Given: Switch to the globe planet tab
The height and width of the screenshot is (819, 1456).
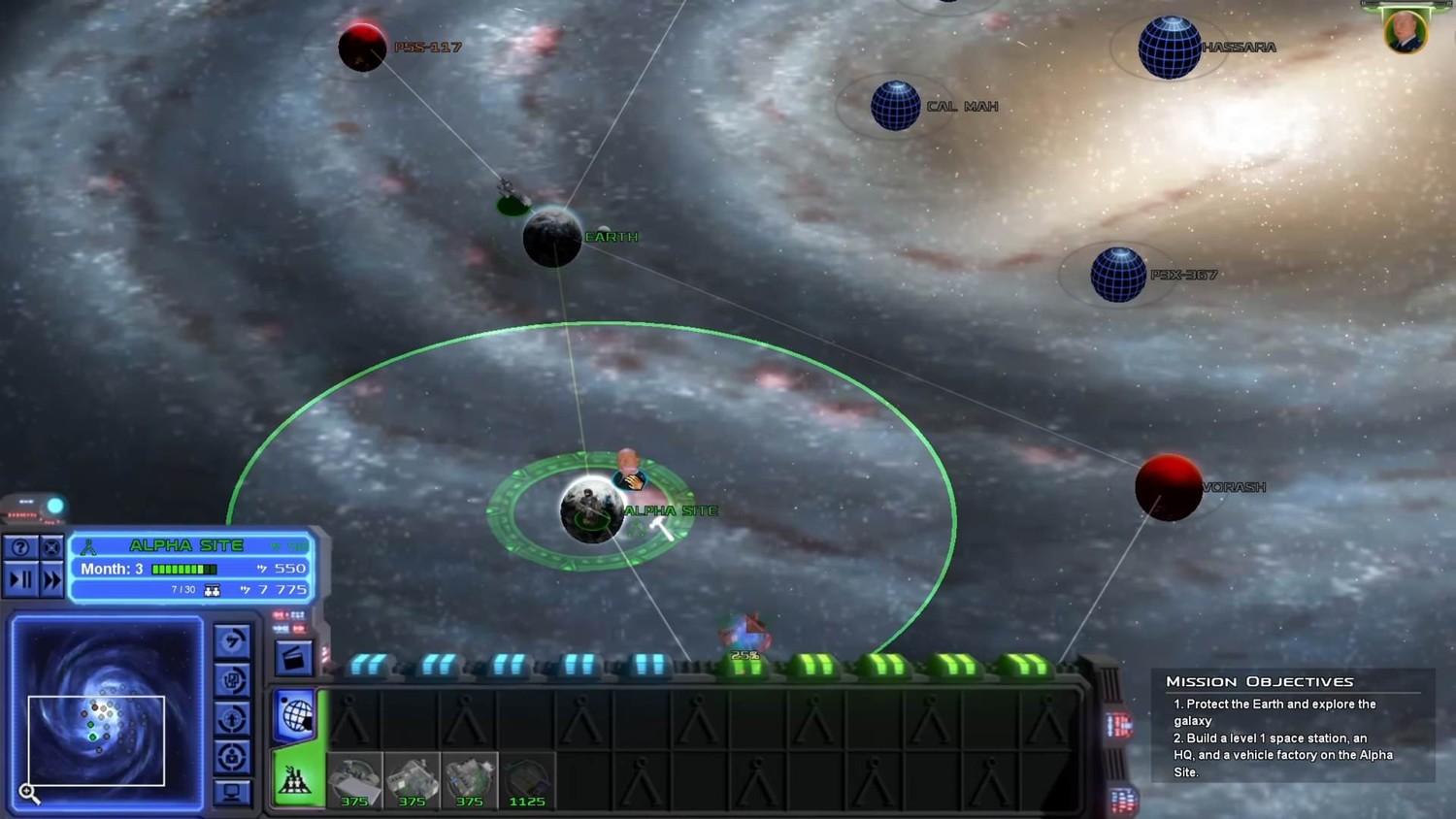Looking at the screenshot, I should pos(296,716).
